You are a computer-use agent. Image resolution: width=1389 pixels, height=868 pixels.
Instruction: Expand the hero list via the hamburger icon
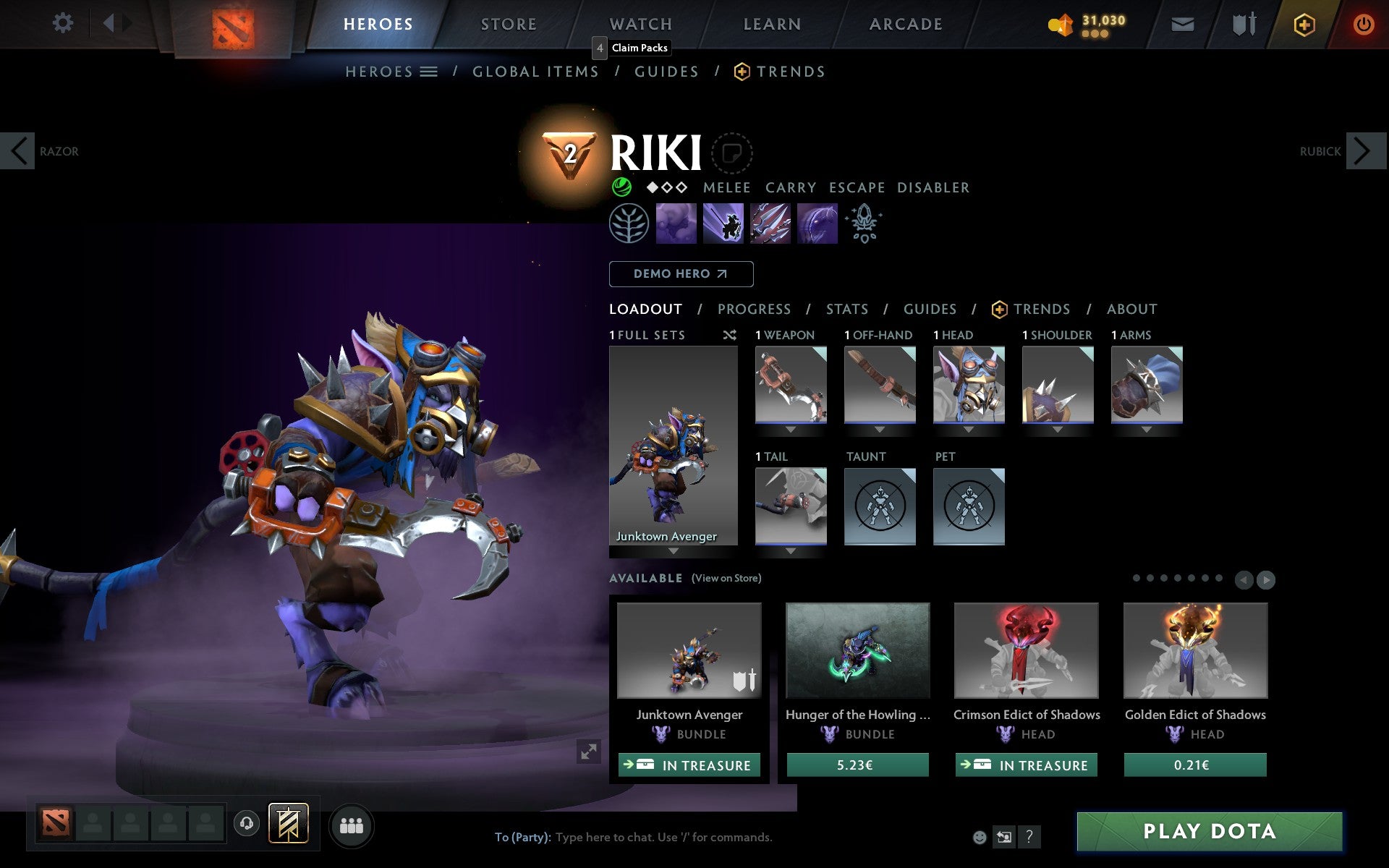(428, 71)
